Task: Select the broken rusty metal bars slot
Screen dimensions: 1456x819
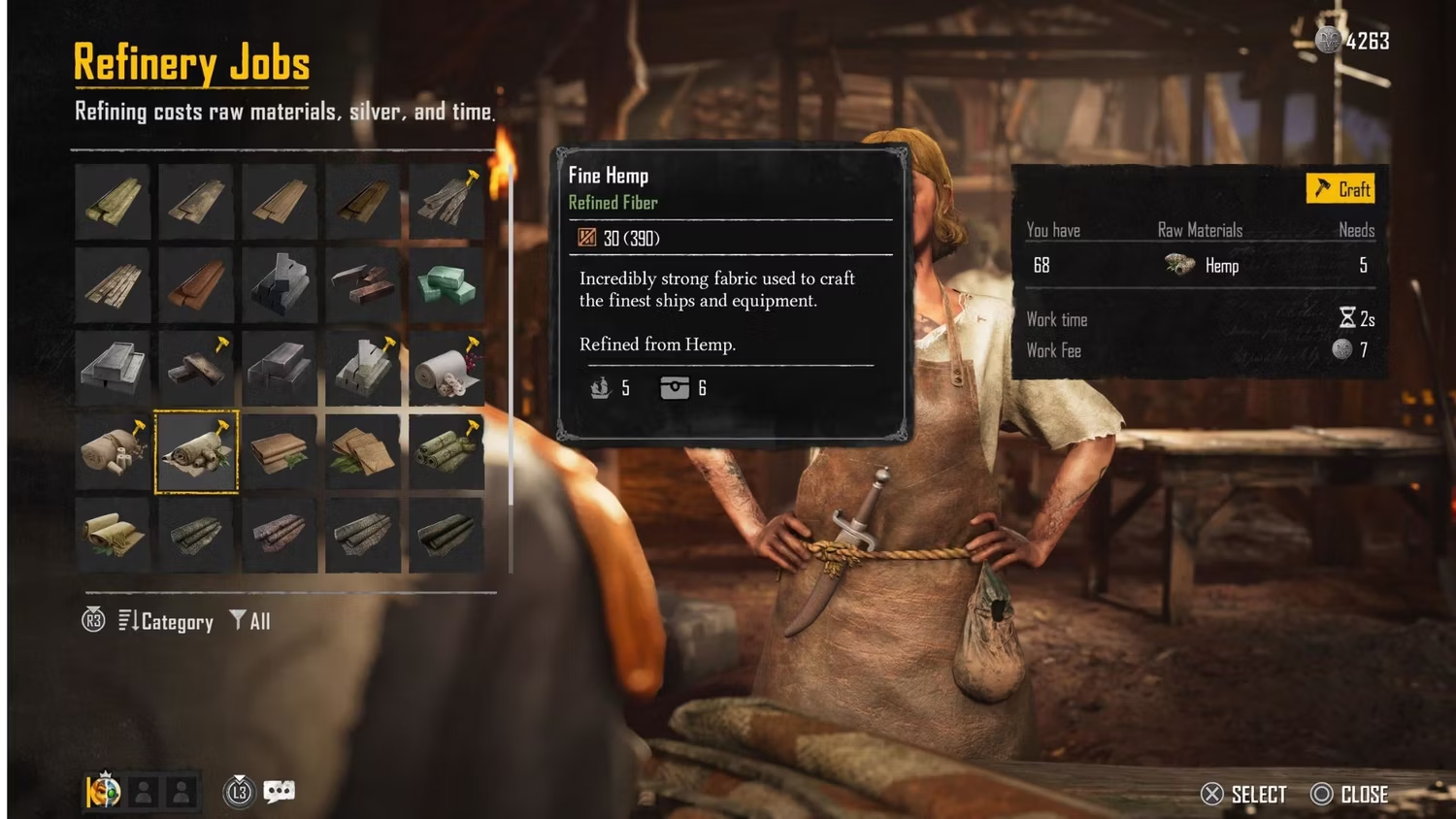Action: [x=363, y=284]
